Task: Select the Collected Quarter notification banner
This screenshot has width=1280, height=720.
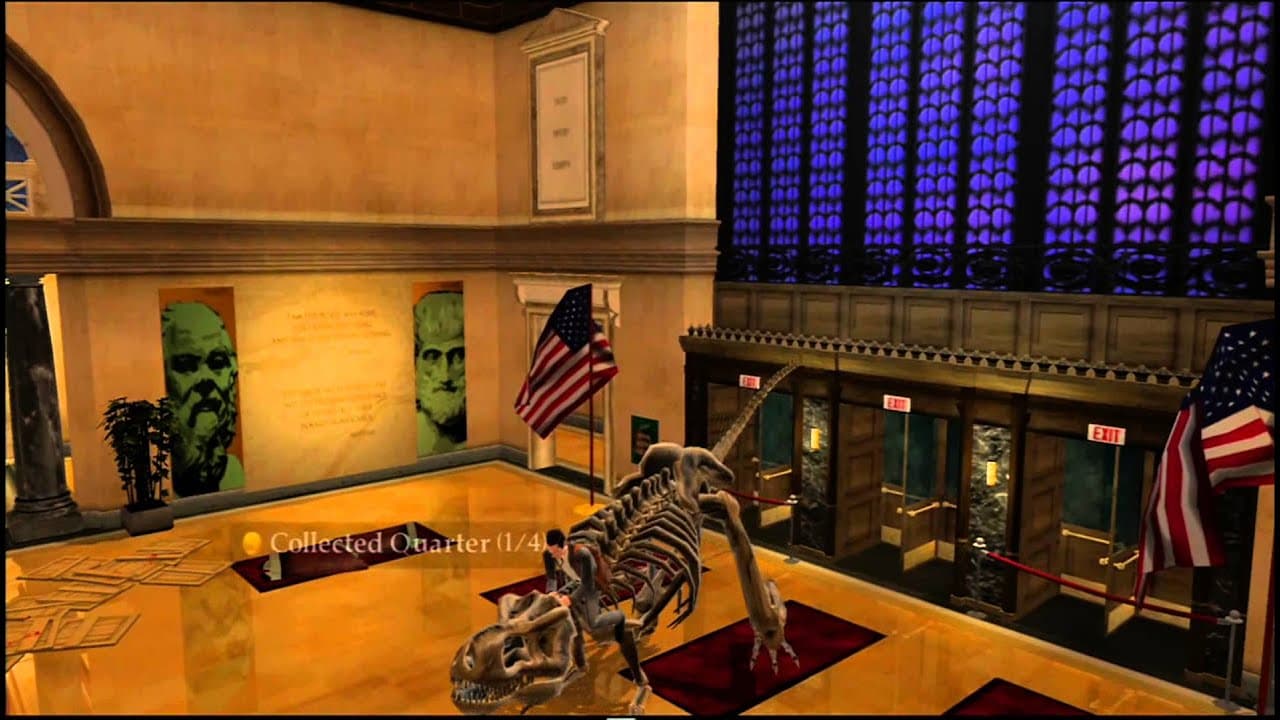Action: pyautogui.click(x=390, y=541)
